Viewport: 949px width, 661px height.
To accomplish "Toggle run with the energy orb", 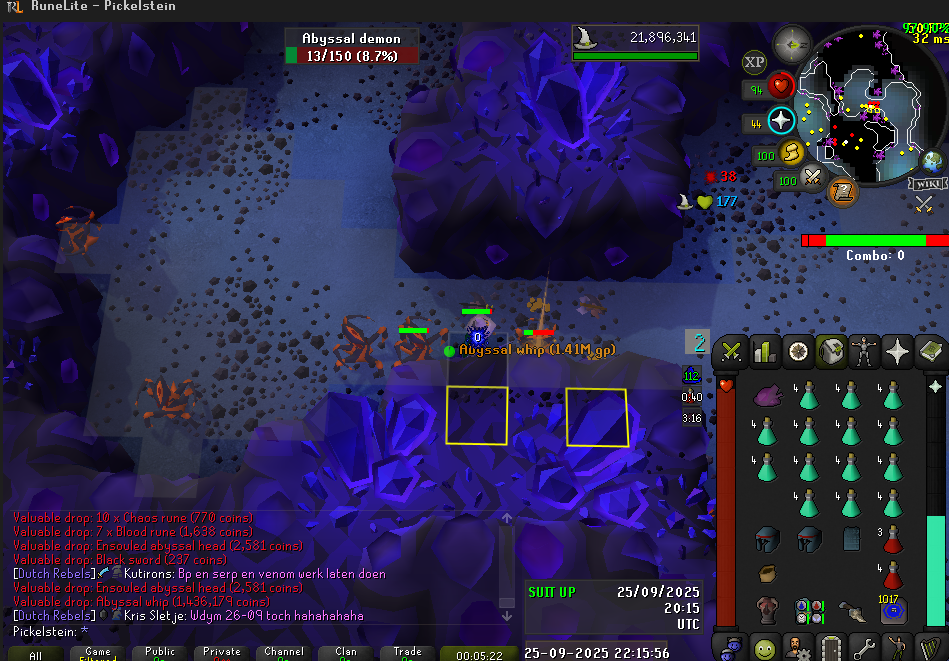I will click(792, 154).
